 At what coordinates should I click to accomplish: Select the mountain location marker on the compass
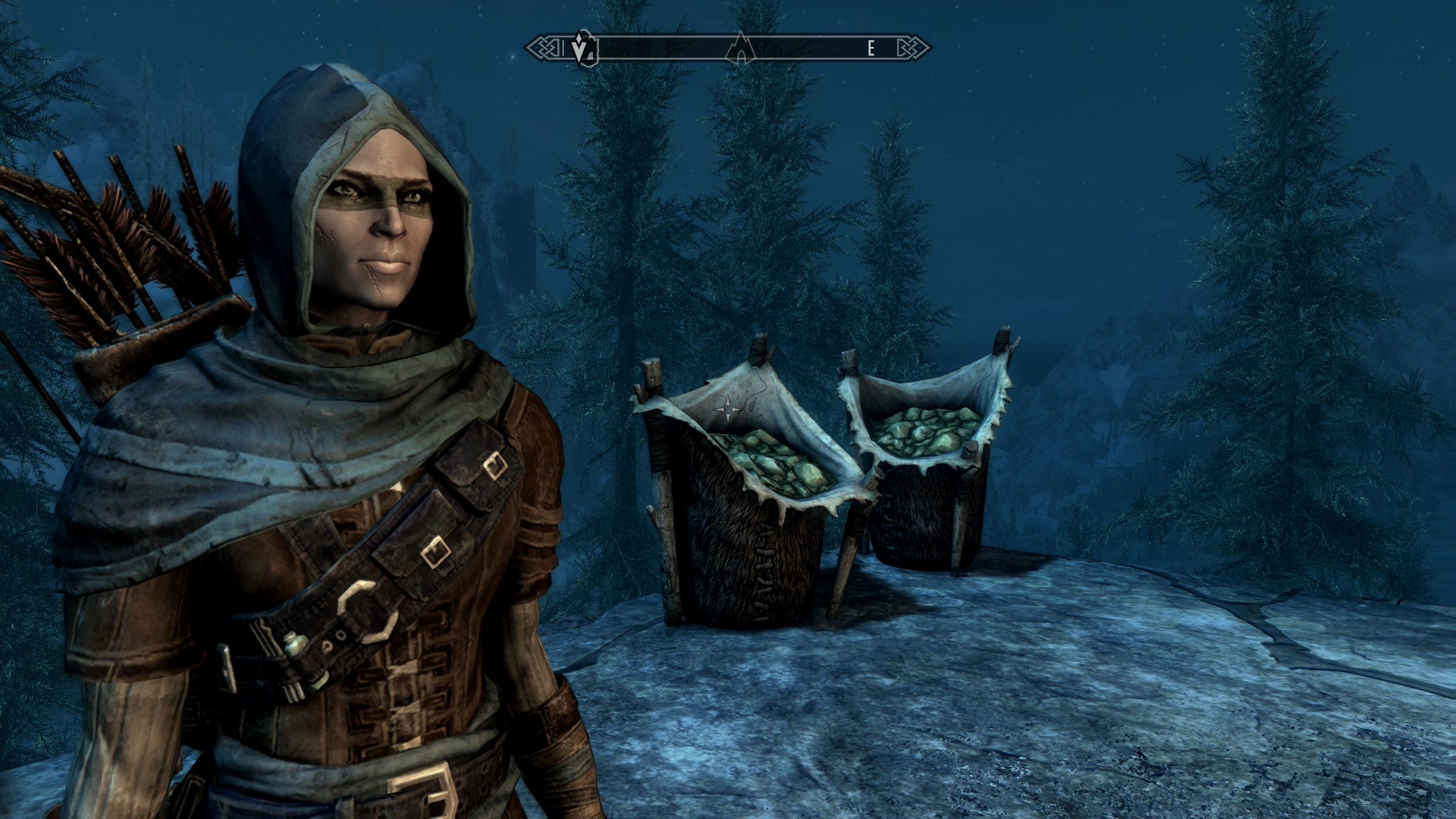pos(739,49)
